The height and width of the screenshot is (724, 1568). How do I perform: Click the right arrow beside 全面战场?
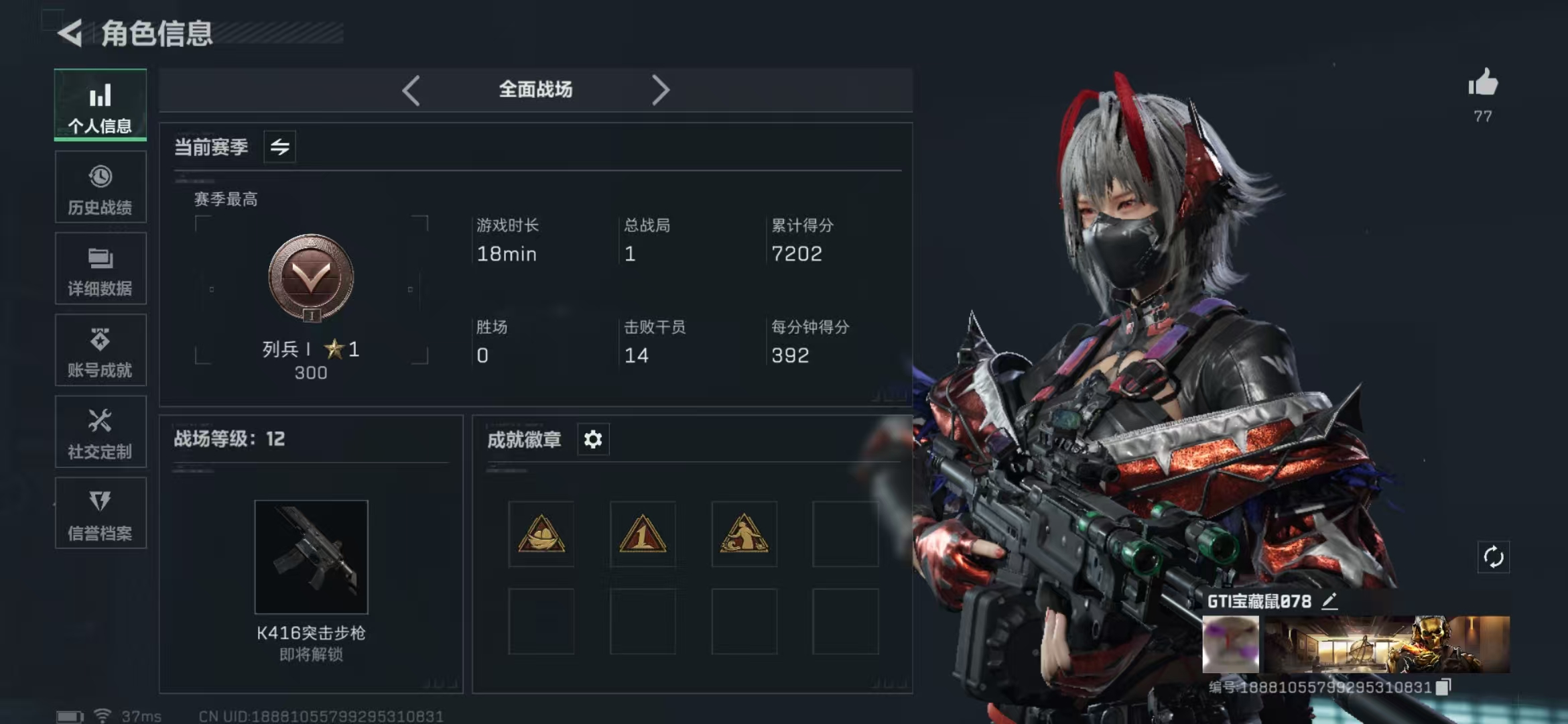pyautogui.click(x=660, y=90)
